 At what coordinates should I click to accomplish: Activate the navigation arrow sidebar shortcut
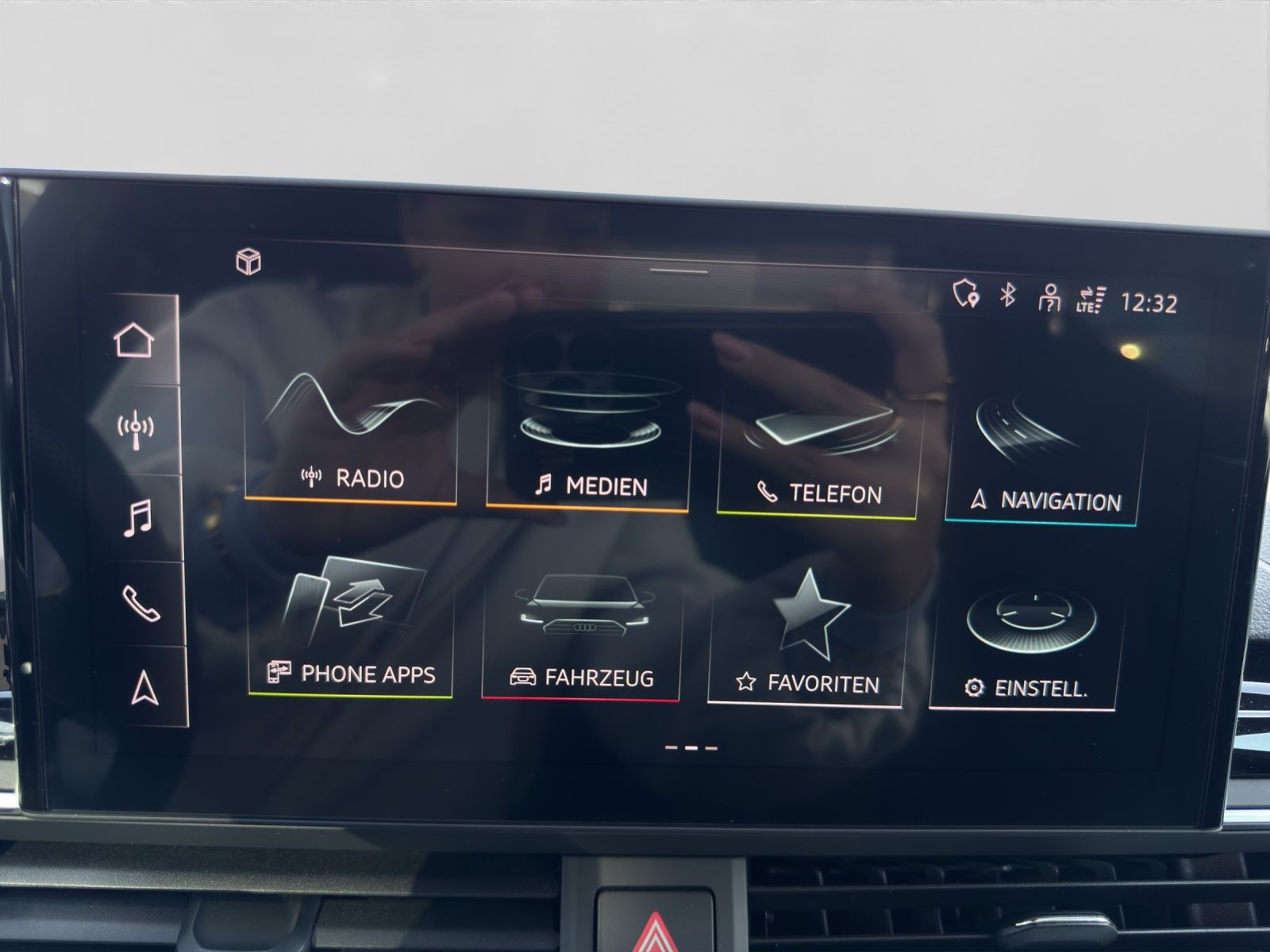[x=144, y=688]
